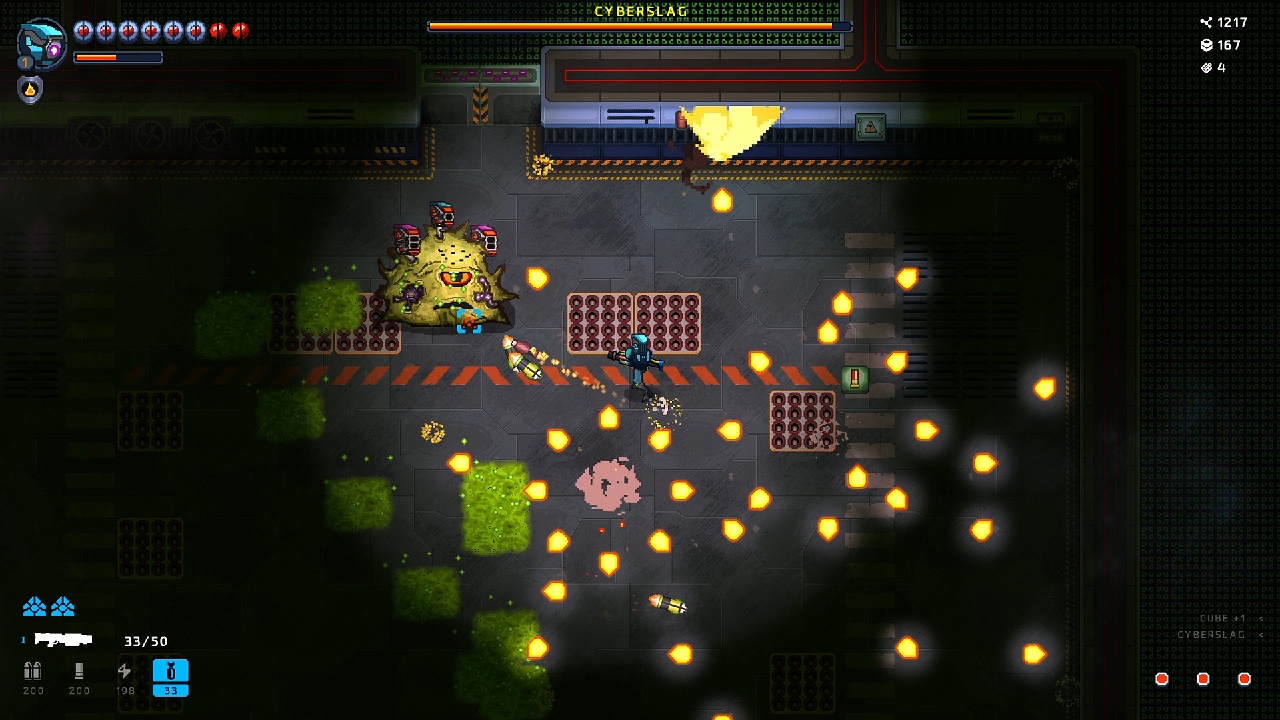This screenshot has height=720, width=1280.
Task: Toggle the rightmost red status dot
Action: click(1245, 678)
